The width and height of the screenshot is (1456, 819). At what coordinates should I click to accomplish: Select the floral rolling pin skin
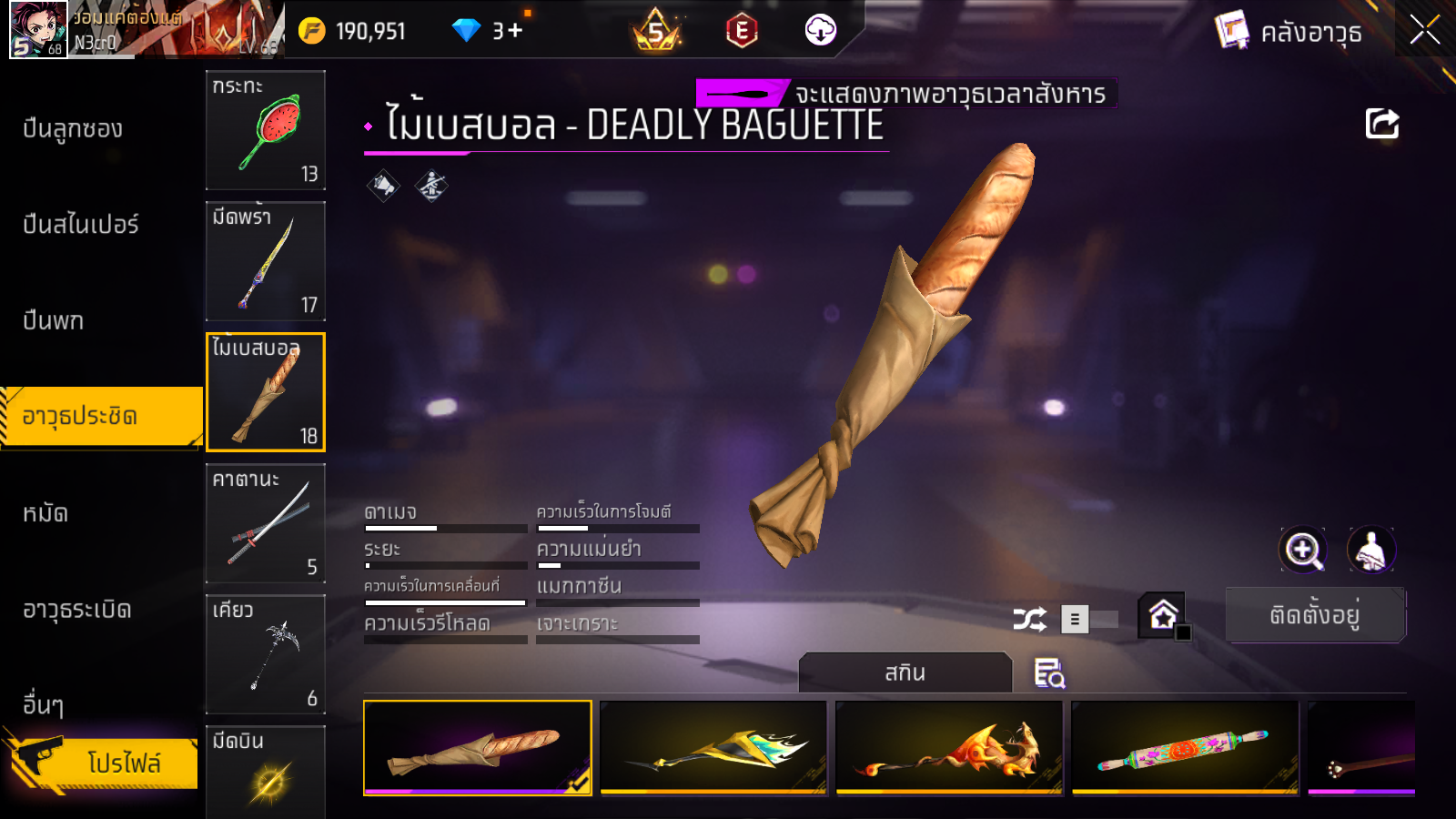(x=1185, y=748)
